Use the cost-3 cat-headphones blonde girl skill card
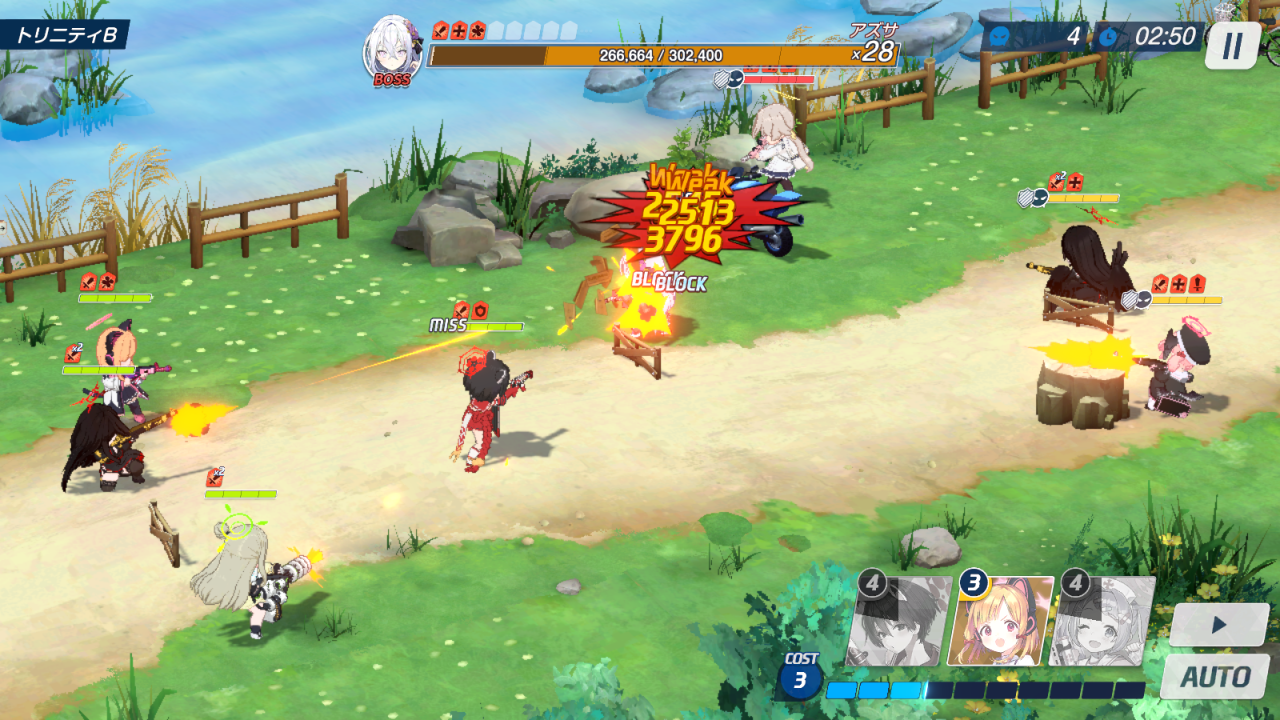Viewport: 1280px width, 720px height. coord(1001,622)
